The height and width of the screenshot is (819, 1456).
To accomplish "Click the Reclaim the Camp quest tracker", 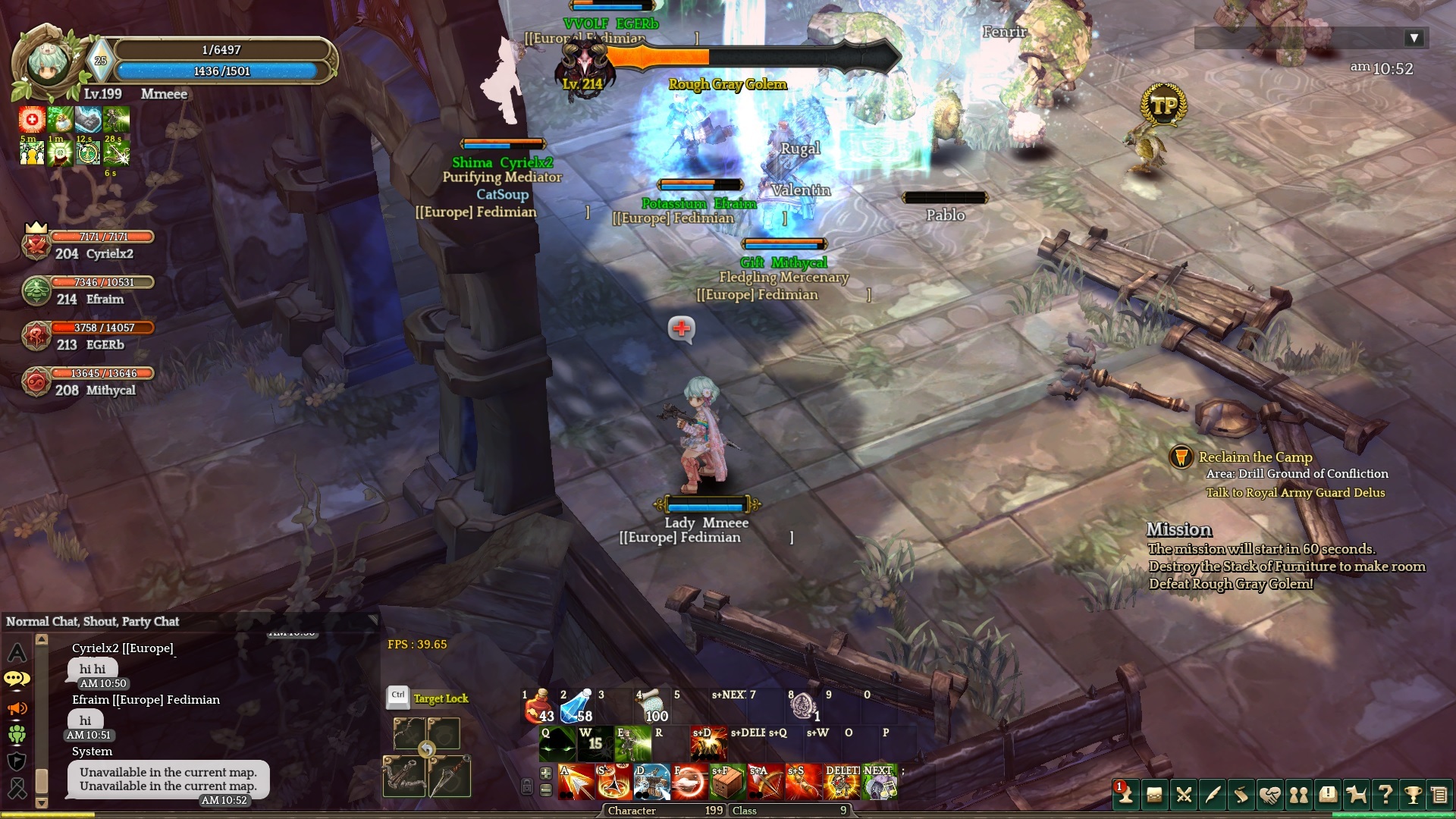I will (1255, 457).
